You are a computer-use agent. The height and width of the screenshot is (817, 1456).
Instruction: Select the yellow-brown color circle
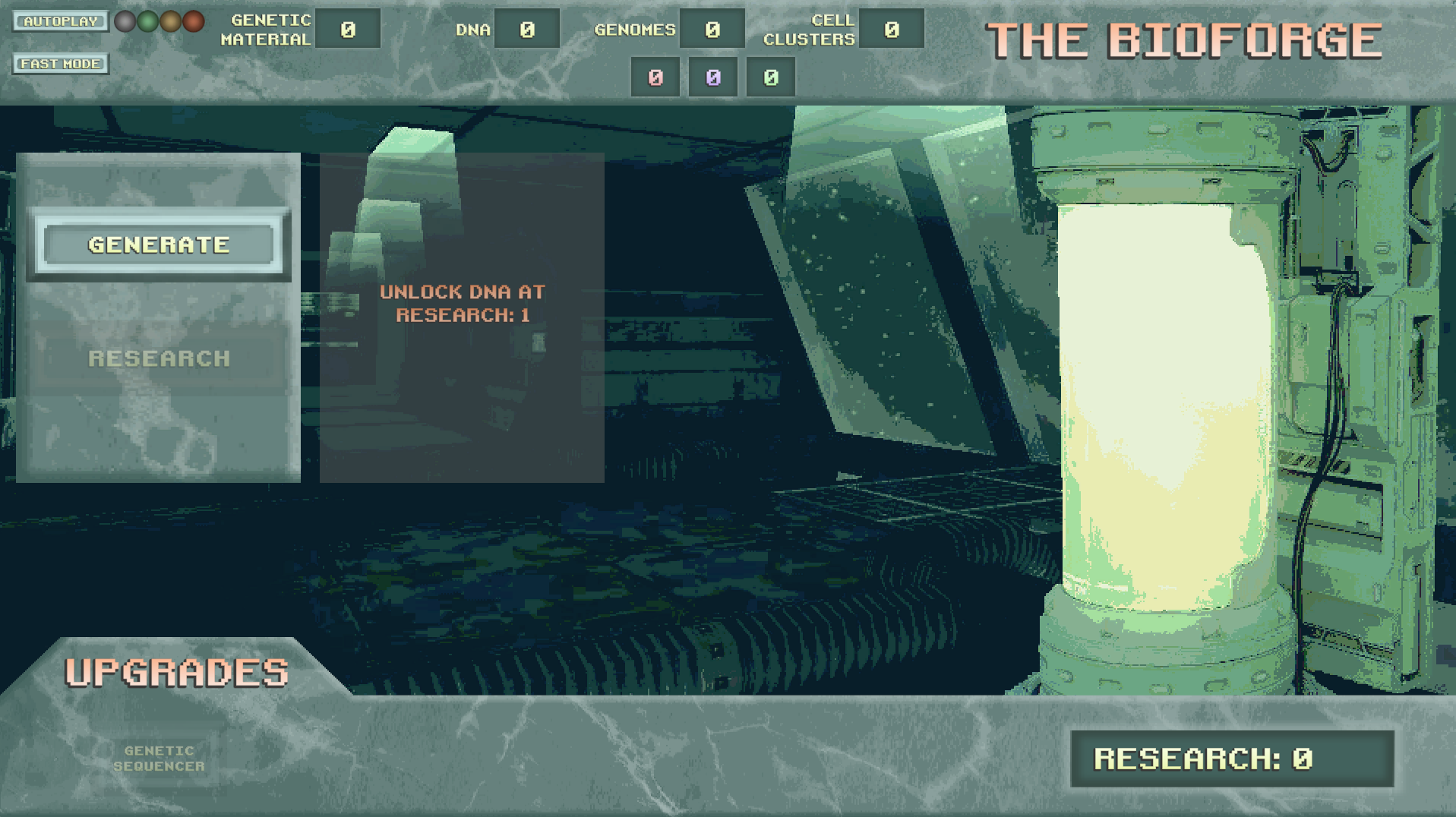[171, 21]
